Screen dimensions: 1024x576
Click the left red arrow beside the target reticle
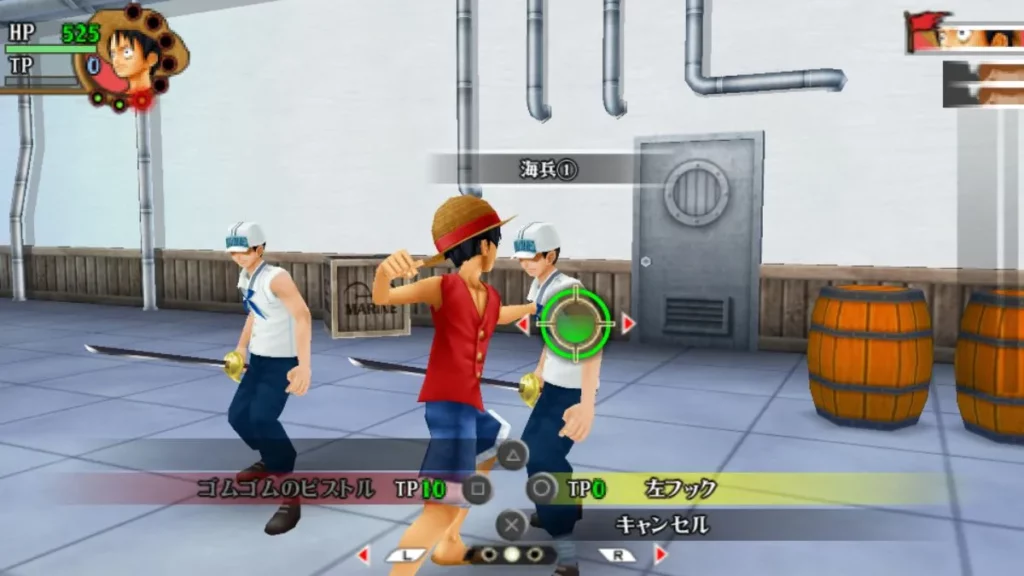click(x=522, y=324)
